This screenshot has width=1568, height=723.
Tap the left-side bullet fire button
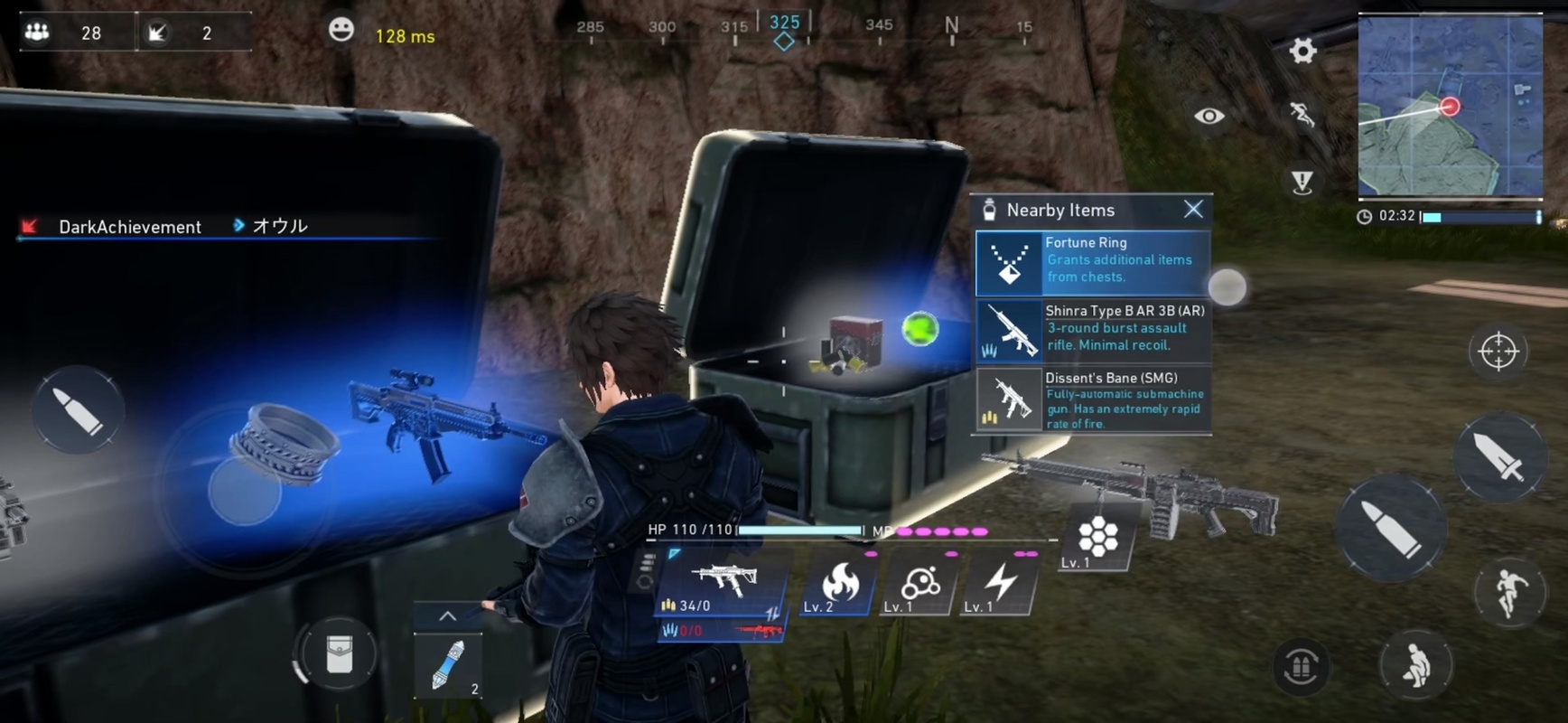[x=77, y=410]
